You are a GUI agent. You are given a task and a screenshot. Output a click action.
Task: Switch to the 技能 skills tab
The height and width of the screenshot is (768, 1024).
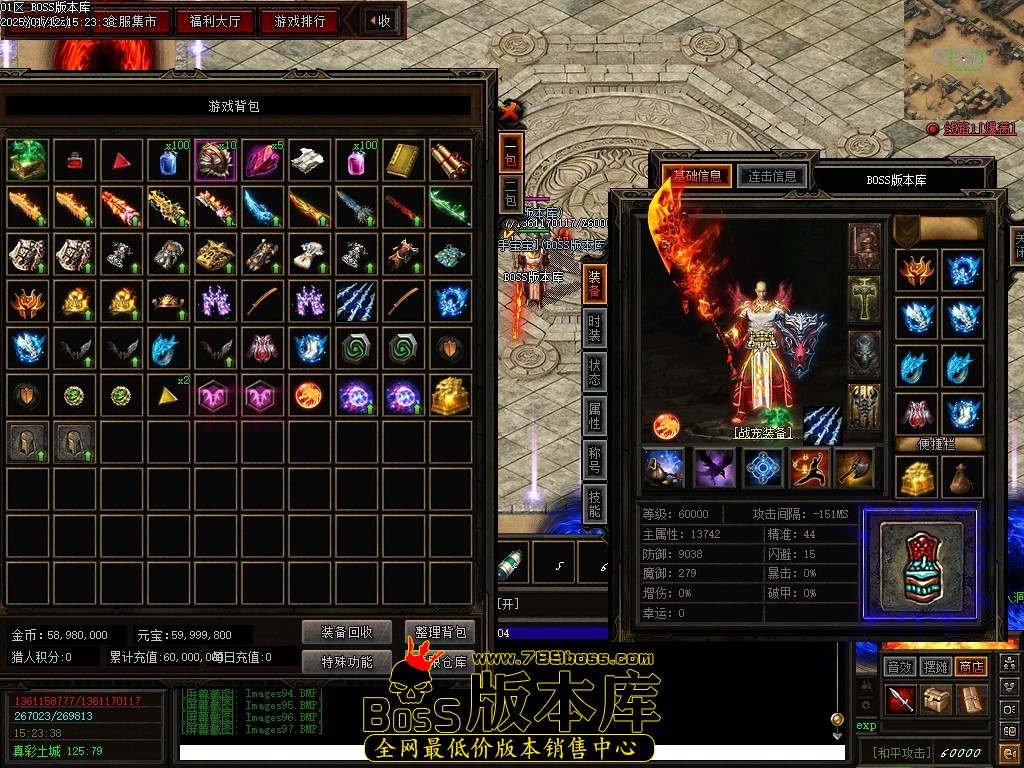point(595,504)
